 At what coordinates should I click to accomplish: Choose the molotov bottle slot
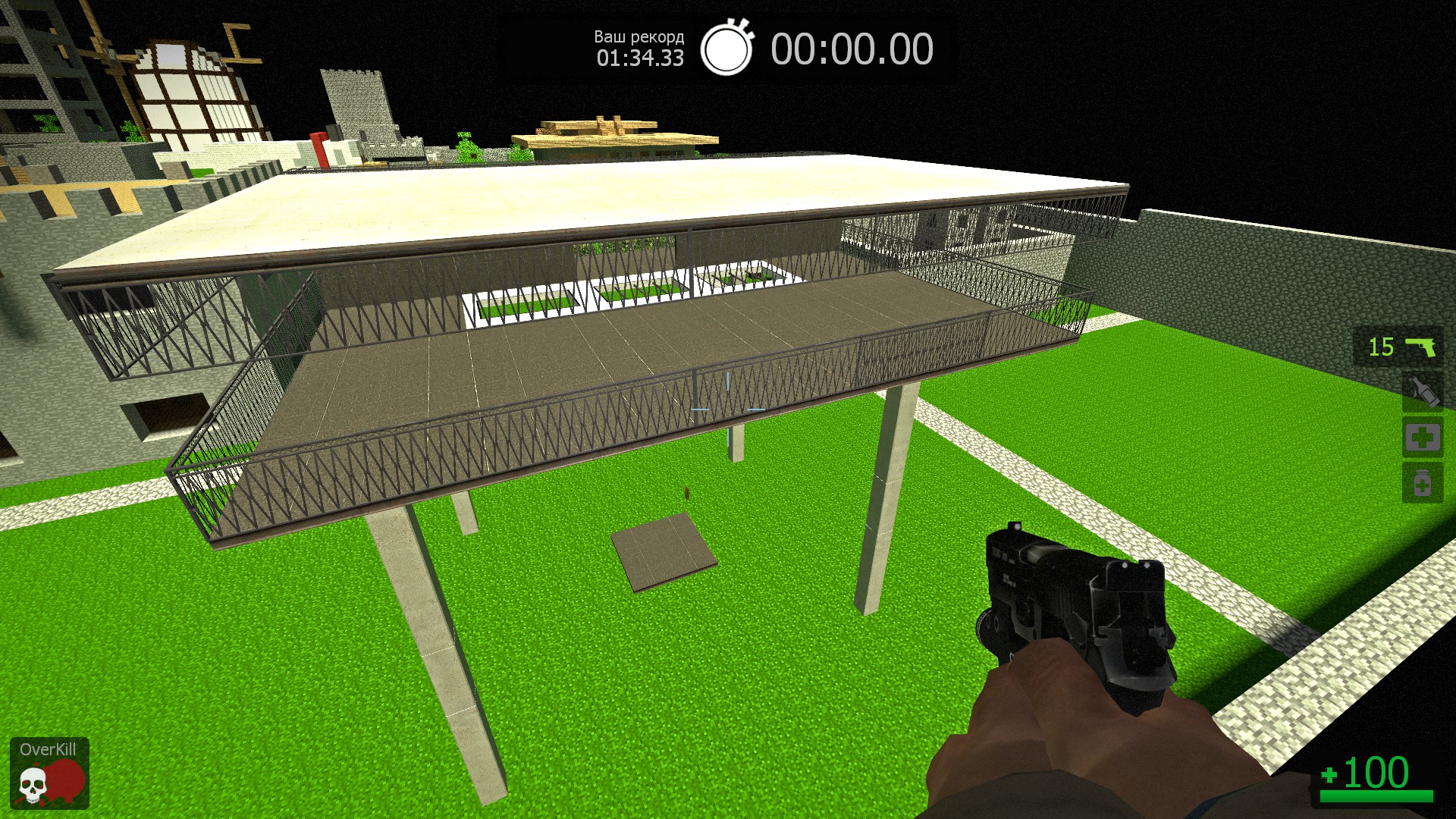1422,392
